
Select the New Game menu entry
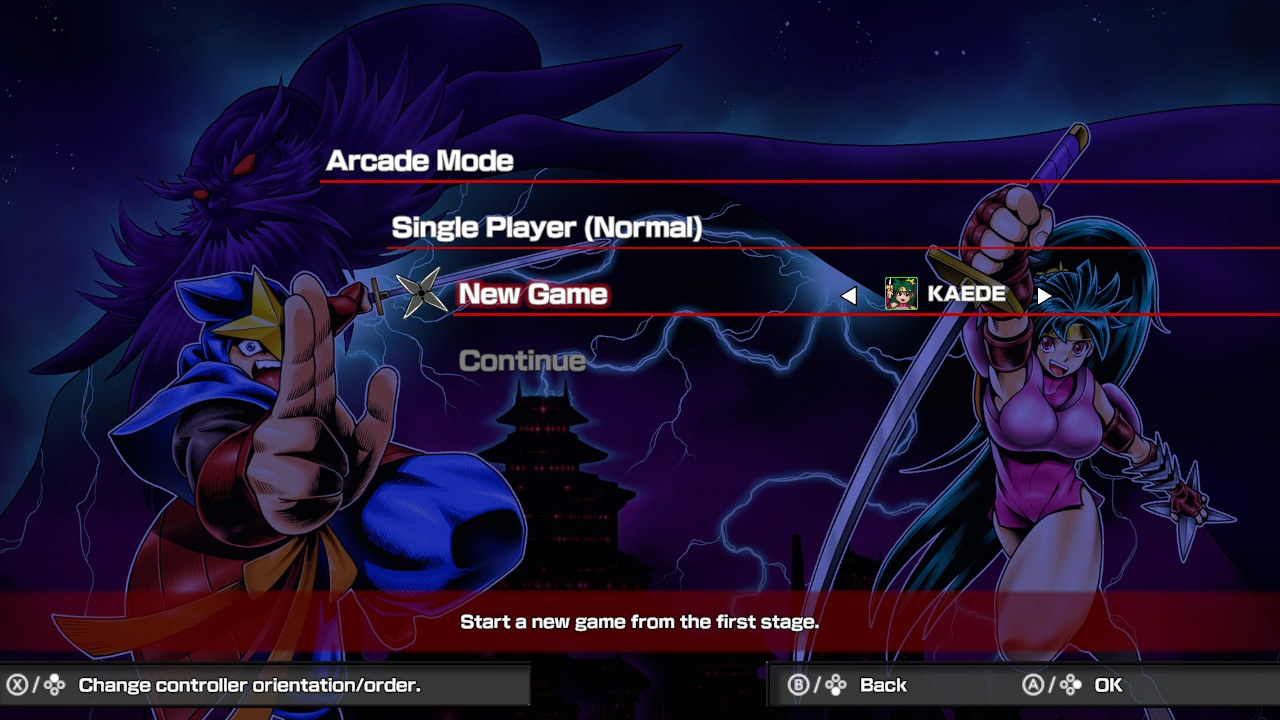coord(533,294)
